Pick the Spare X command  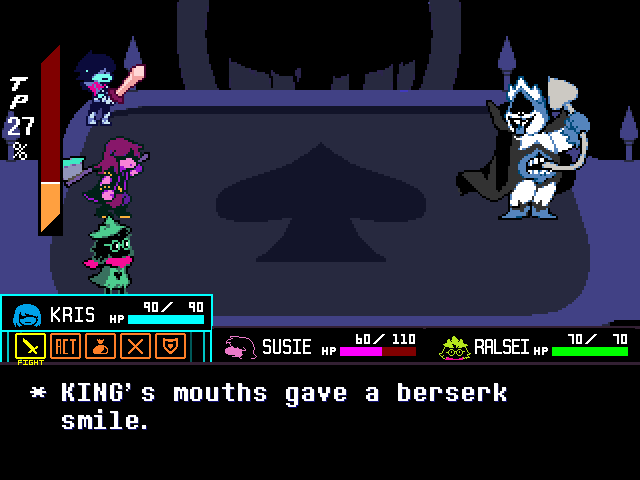pyautogui.click(x=135, y=346)
